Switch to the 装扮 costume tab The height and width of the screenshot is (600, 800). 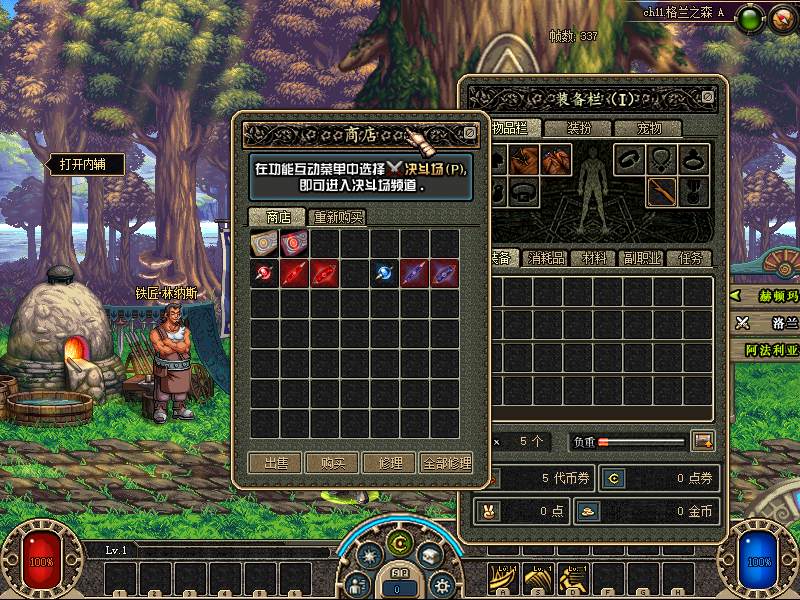[x=579, y=128]
